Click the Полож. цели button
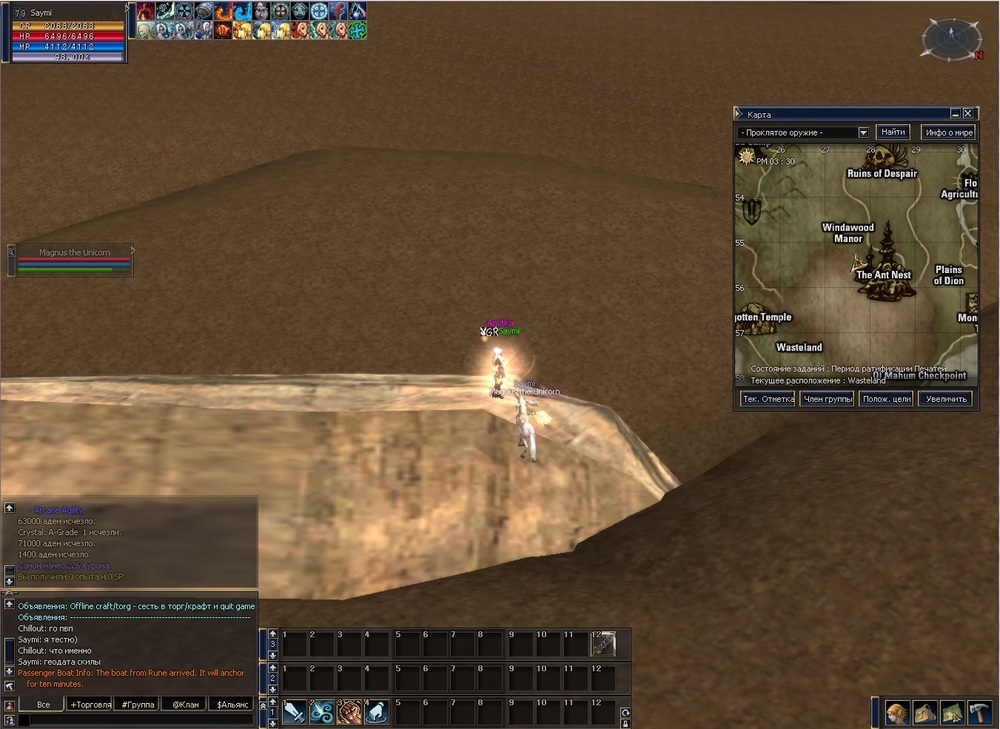 (x=885, y=399)
